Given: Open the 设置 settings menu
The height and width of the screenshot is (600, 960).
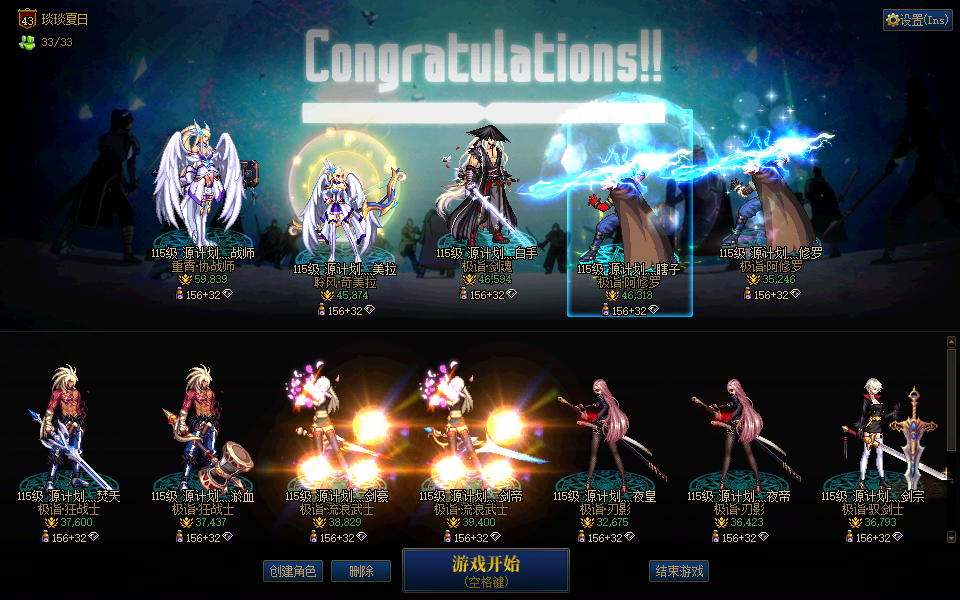Looking at the screenshot, I should click(918, 20).
